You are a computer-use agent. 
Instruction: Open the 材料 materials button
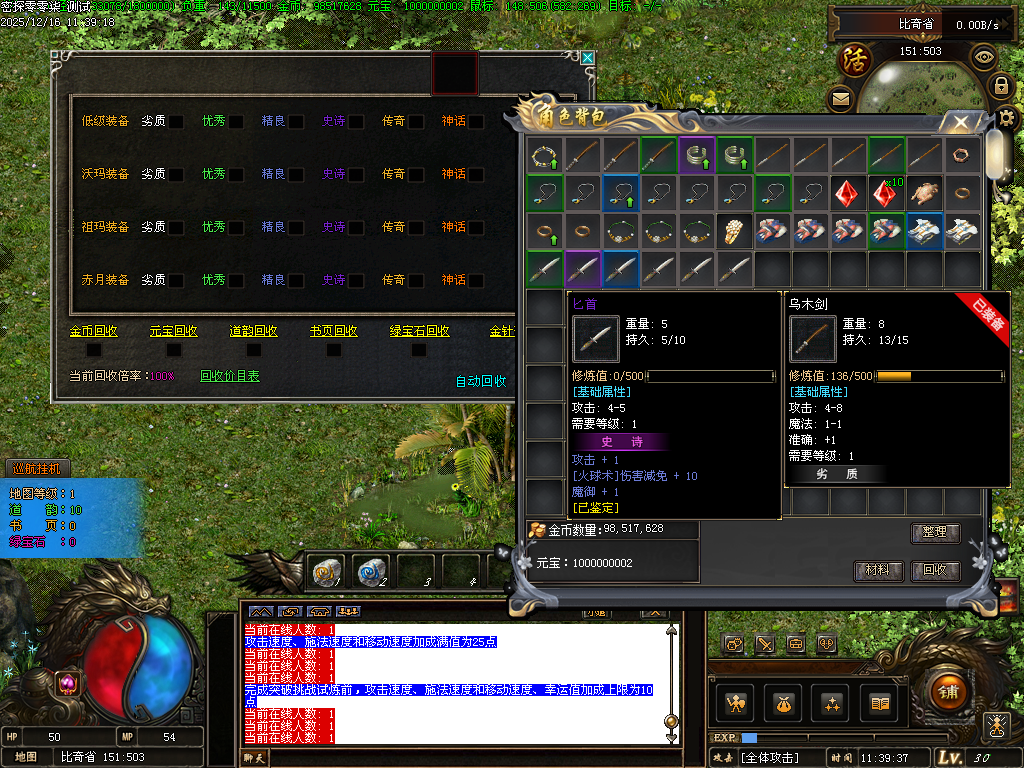pyautogui.click(x=878, y=571)
